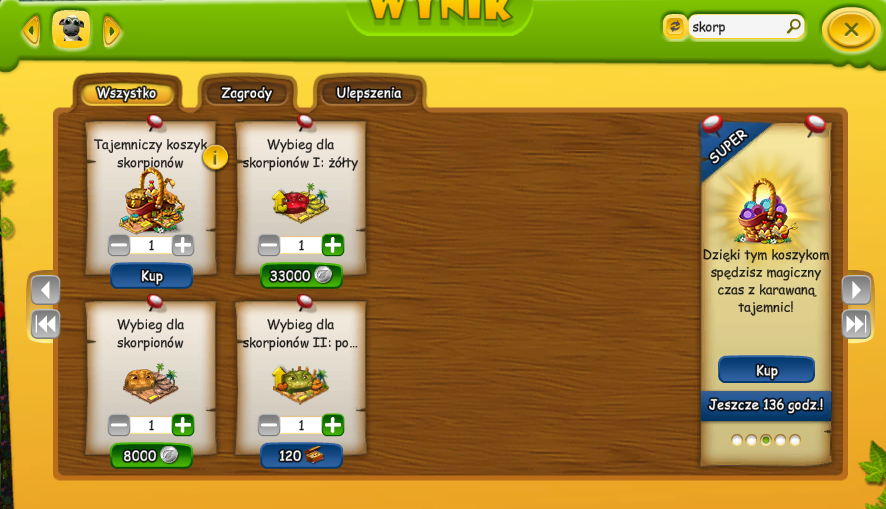Jump to the last page of results

coord(856,324)
